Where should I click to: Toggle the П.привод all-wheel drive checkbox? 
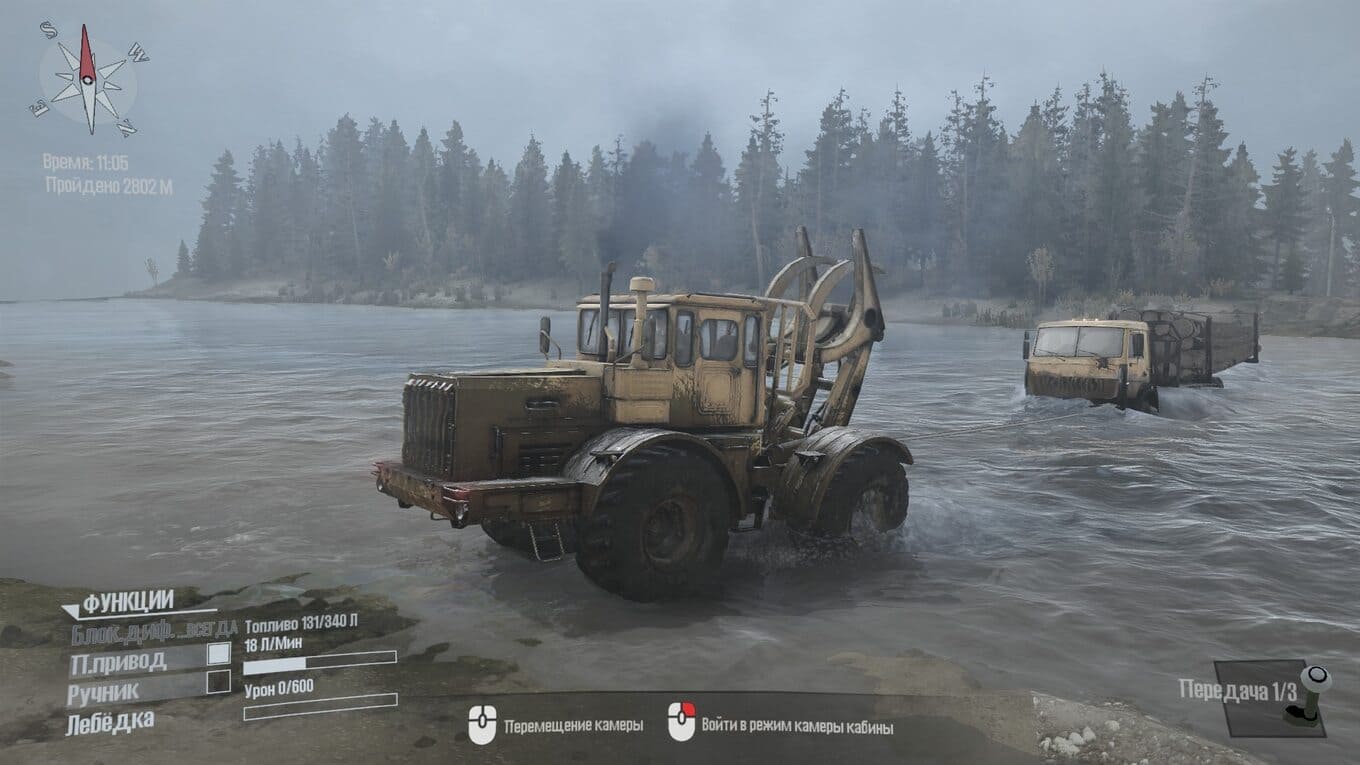pyautogui.click(x=218, y=654)
